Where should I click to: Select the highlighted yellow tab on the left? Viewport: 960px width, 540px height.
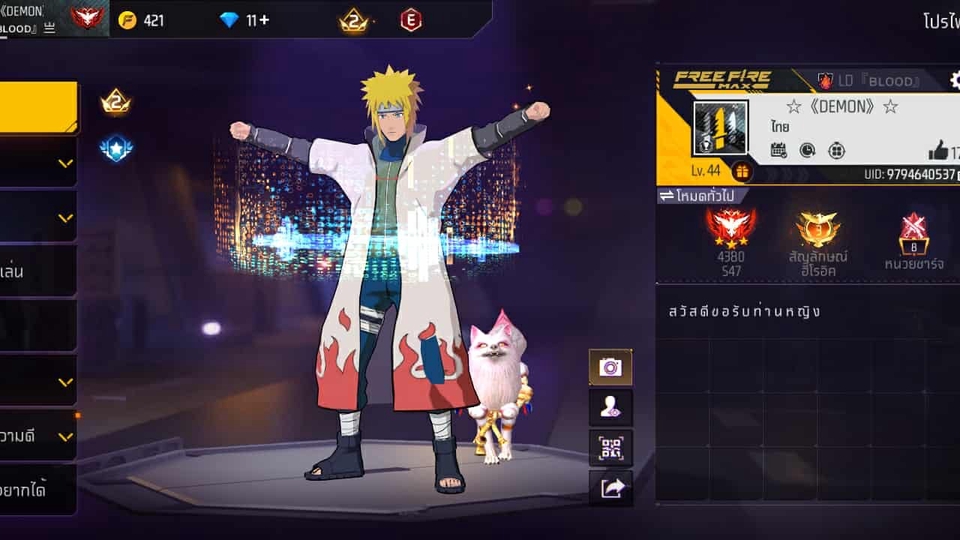[38, 107]
